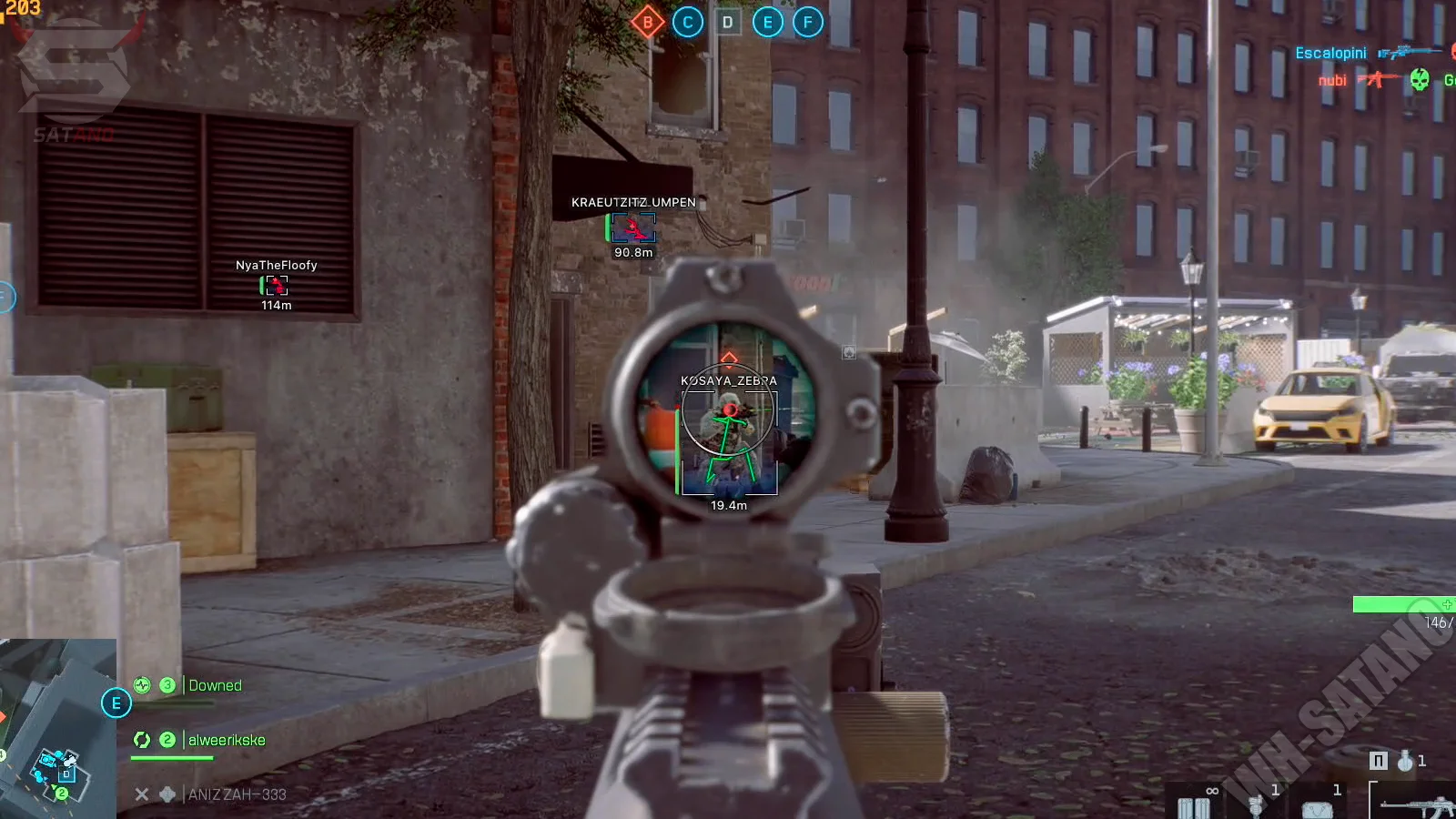Screen dimensions: 1456x819
Task: Click the E objective marker beside the minimap
Action: point(116,703)
